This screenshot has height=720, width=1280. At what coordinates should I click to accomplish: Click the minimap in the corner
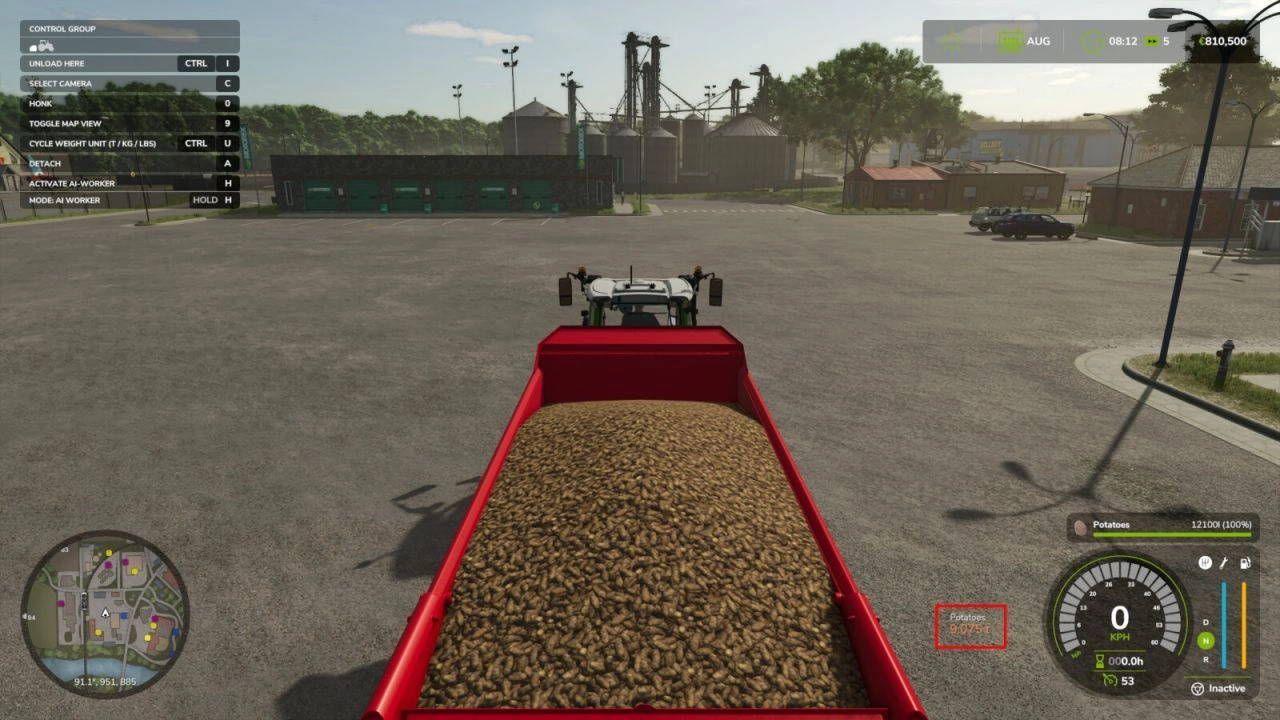click(105, 610)
